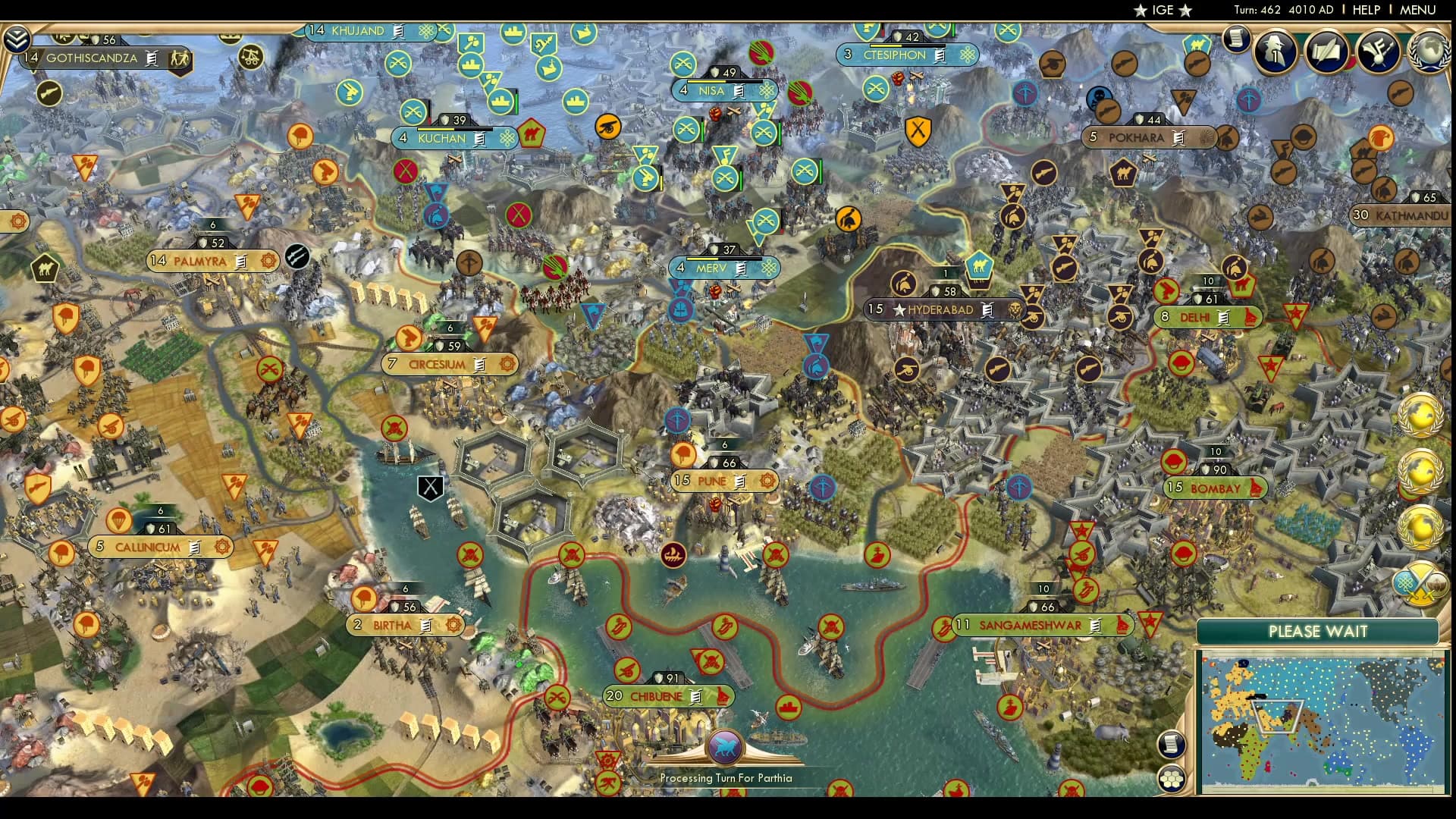The width and height of the screenshot is (1456, 819).
Task: Click the capital star icon on Hyderabad's banner
Action: 900,309
